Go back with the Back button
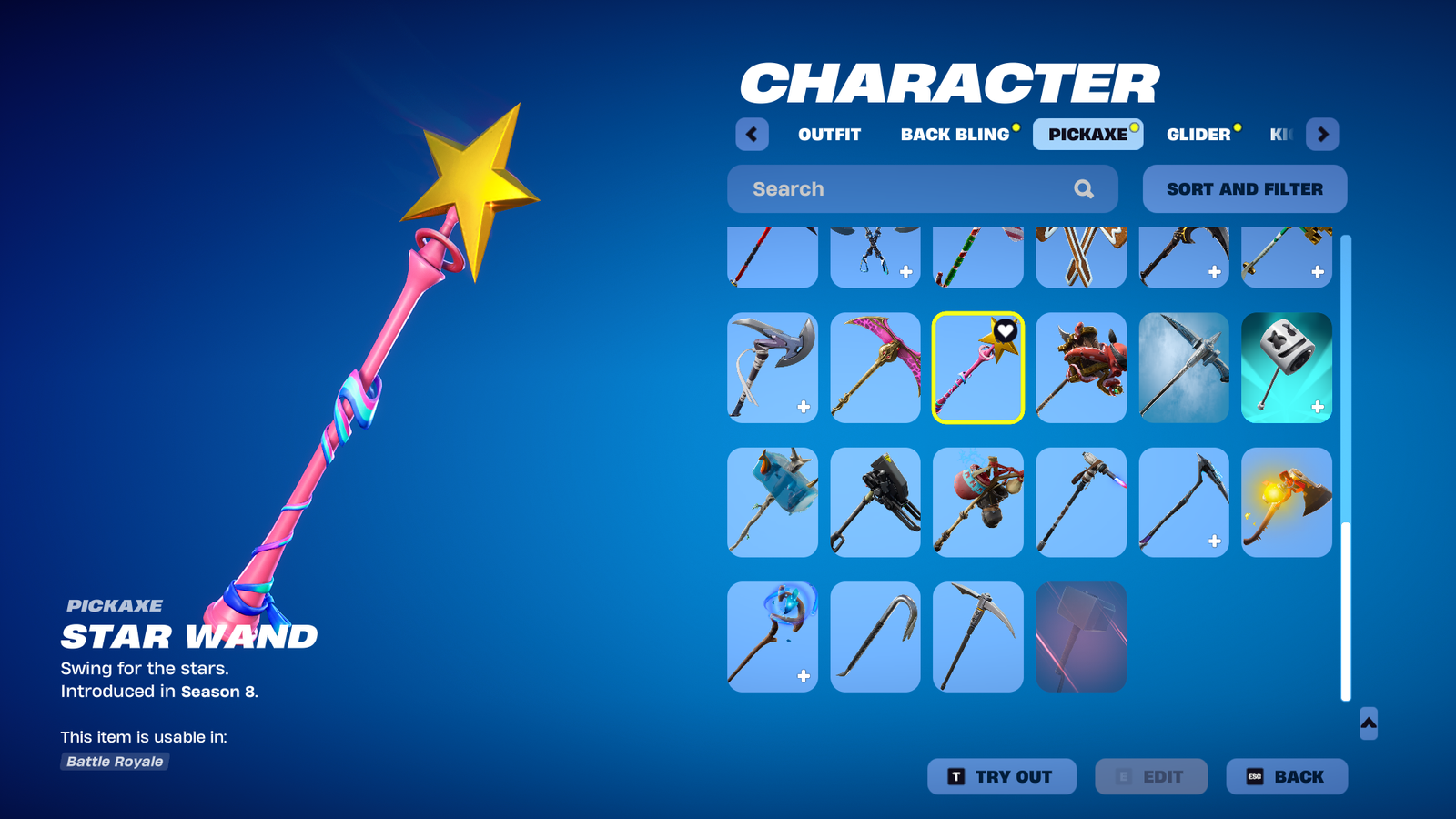 point(1286,776)
